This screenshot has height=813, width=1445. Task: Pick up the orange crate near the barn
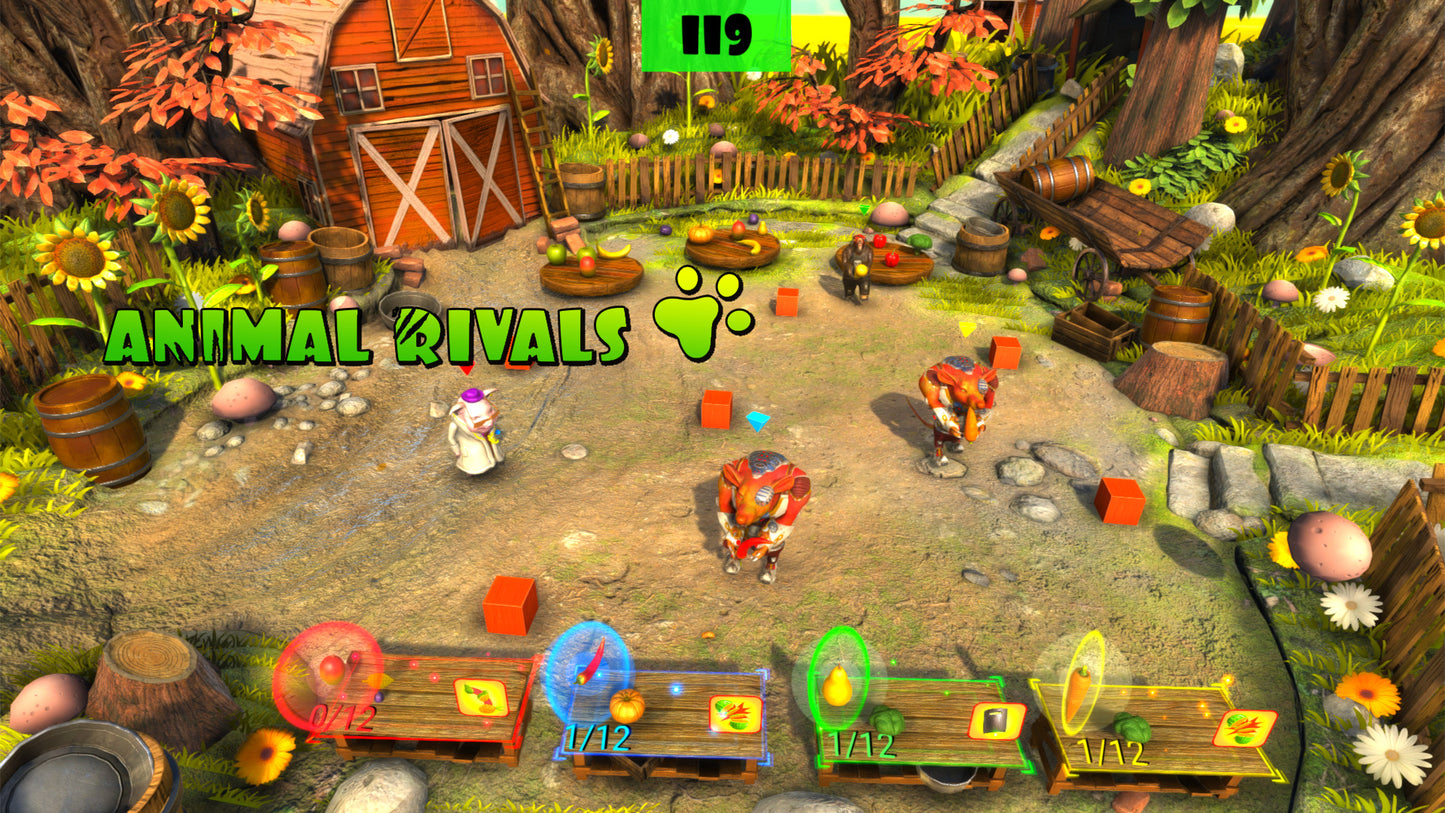pyautogui.click(x=785, y=300)
